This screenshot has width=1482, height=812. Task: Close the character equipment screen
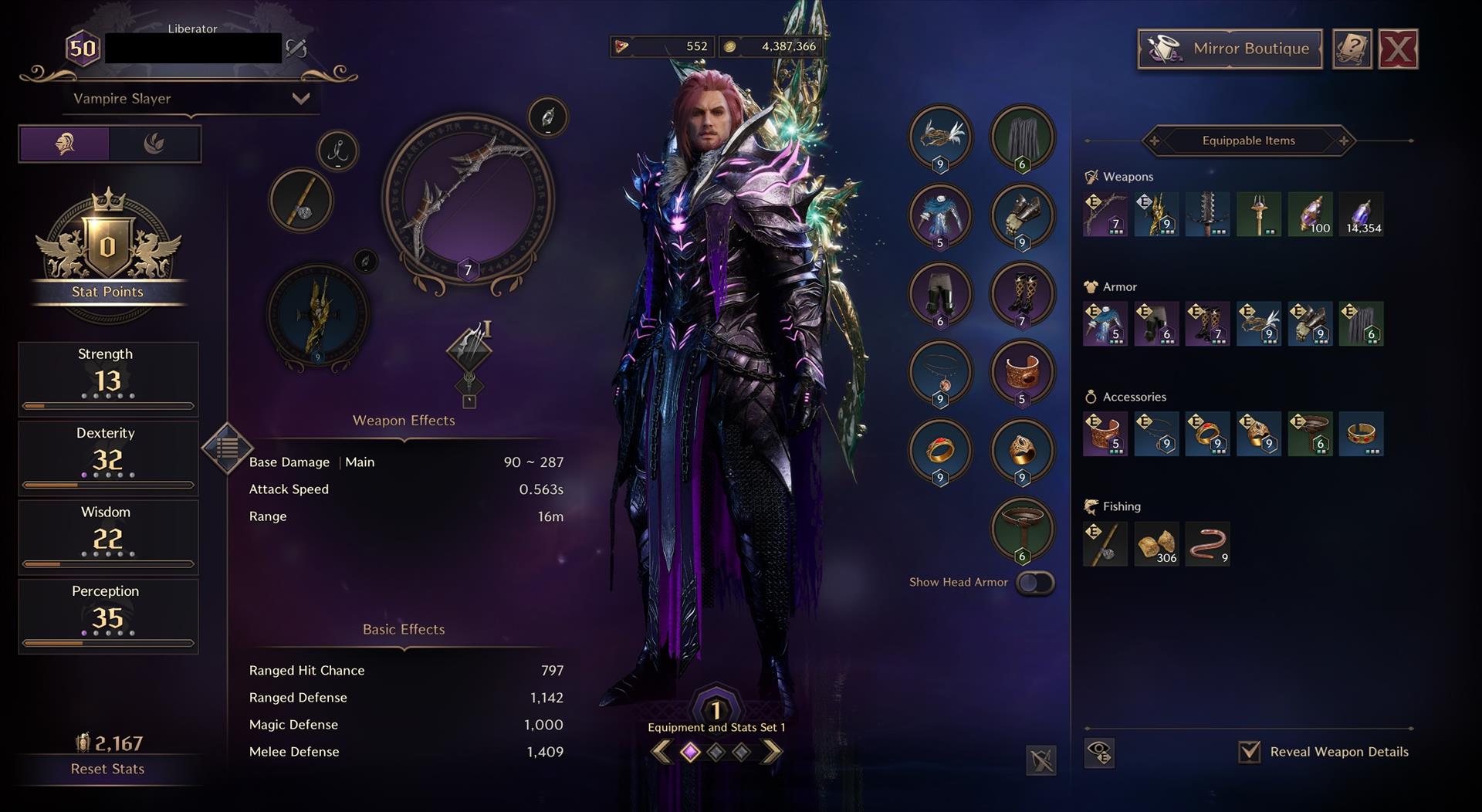1398,49
